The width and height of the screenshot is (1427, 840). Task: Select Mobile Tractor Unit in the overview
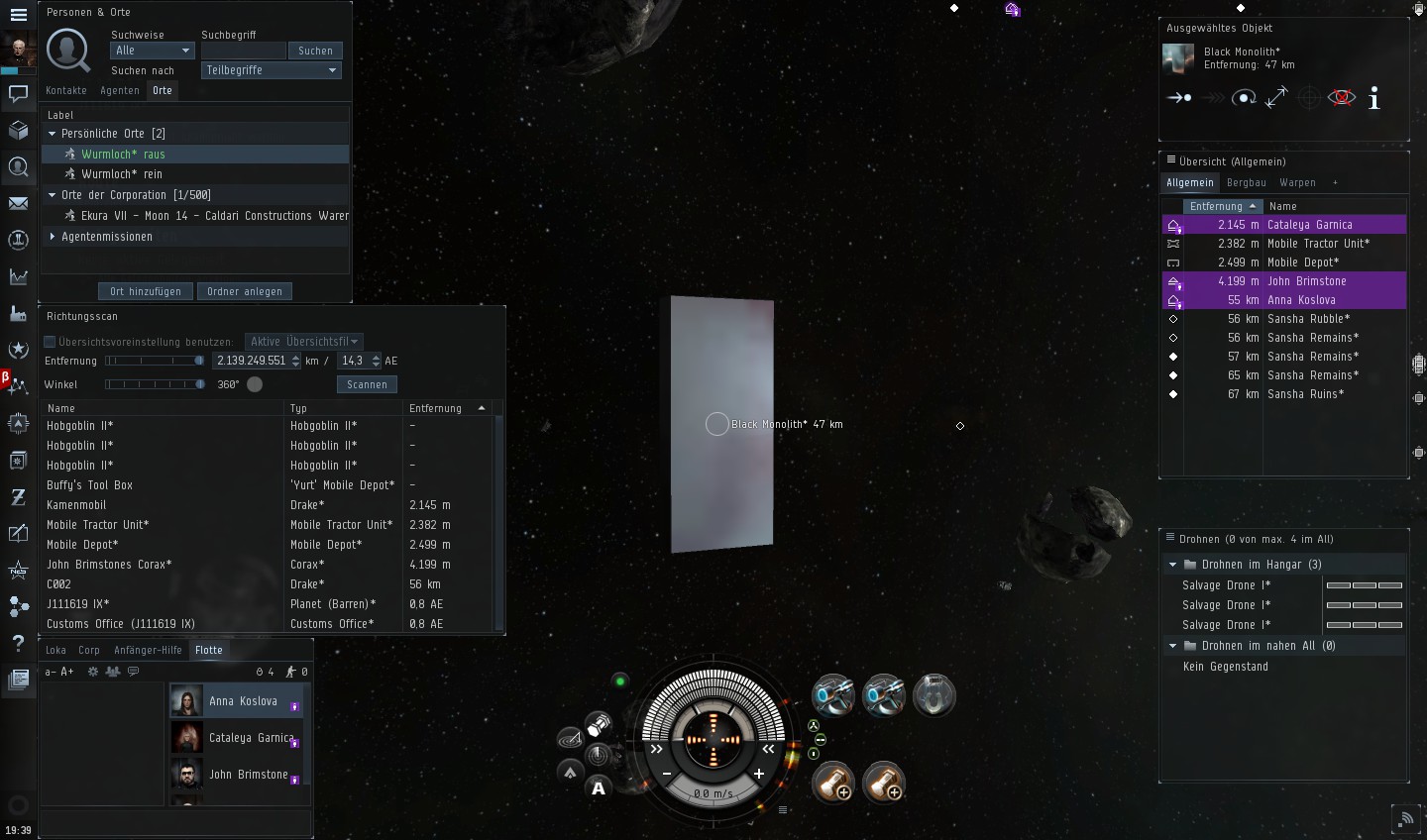(1318, 244)
